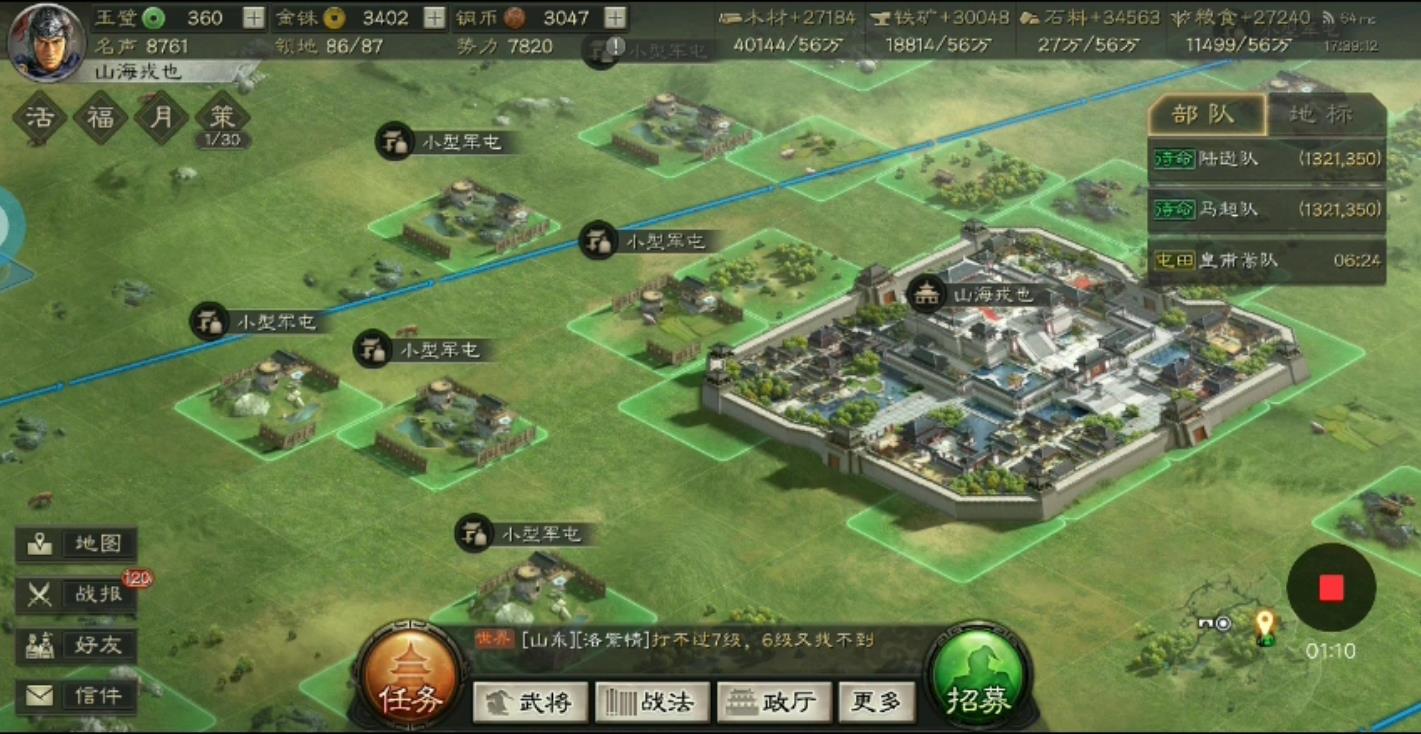Open the 信件 mail inbox
1421x734 pixels.
coord(77,696)
